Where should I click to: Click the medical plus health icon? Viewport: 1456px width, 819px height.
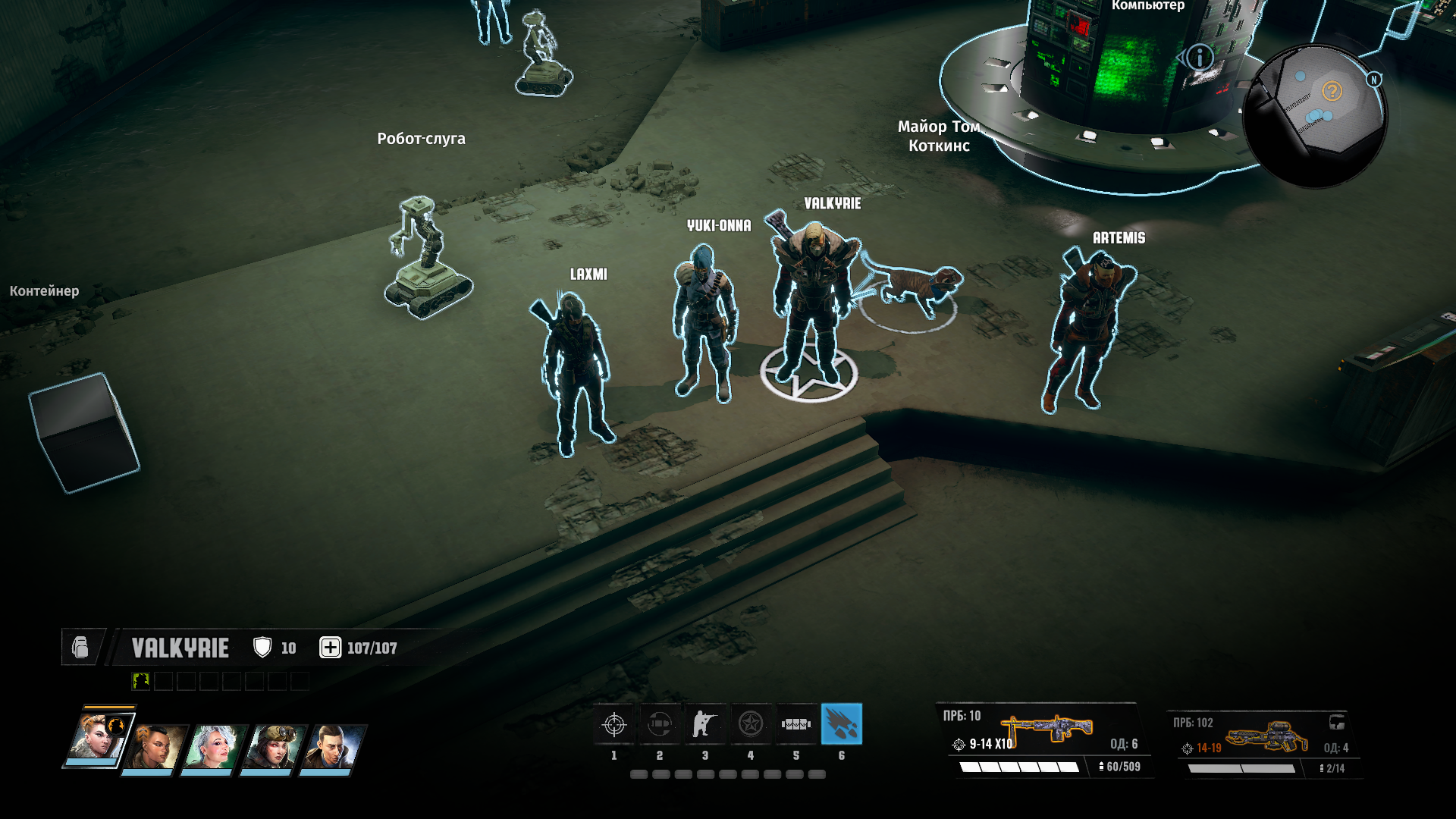click(x=330, y=648)
